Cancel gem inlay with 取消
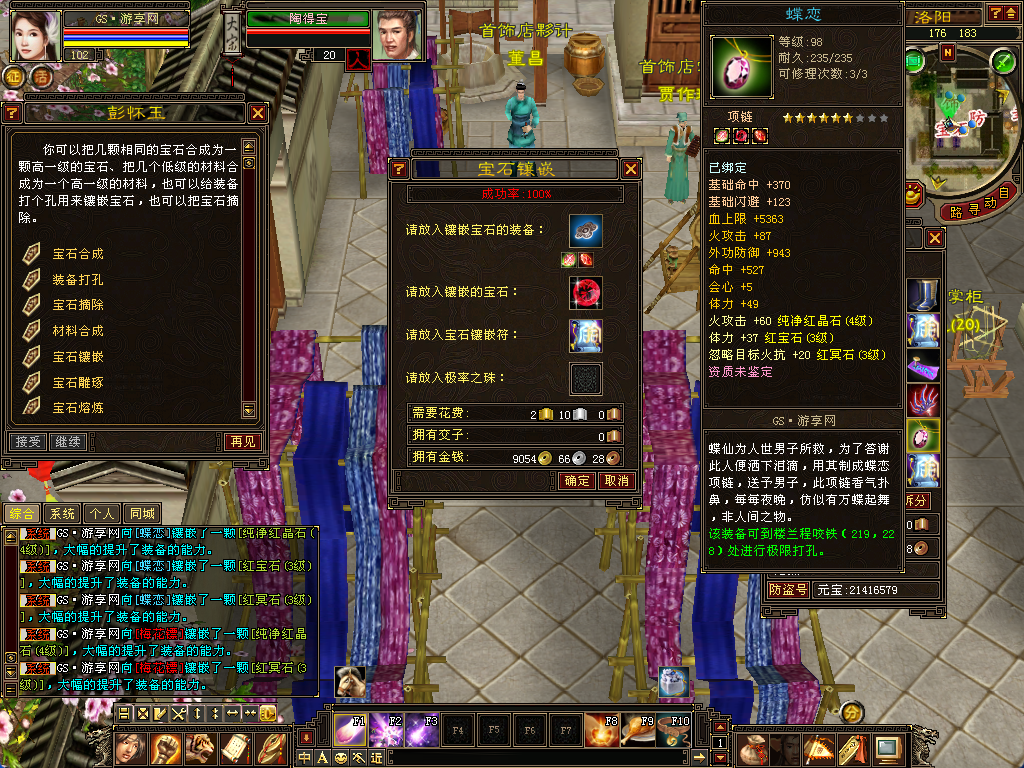Viewport: 1024px width, 768px height. (616, 481)
